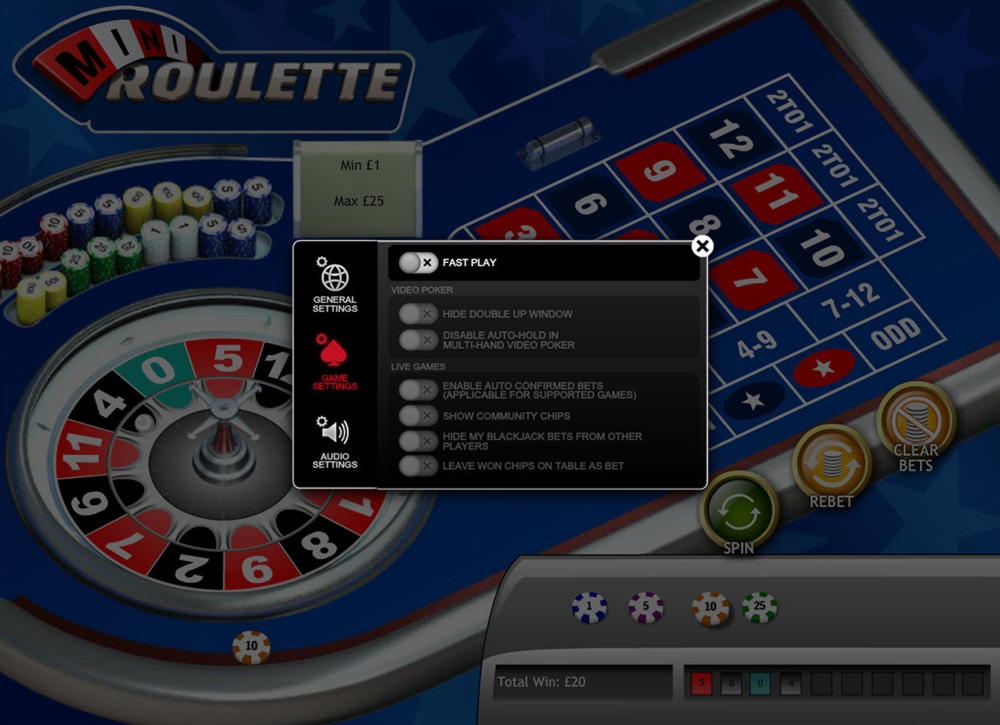Viewport: 1000px width, 725px height.
Task: Toggle the Fast Play switch
Action: [x=418, y=263]
